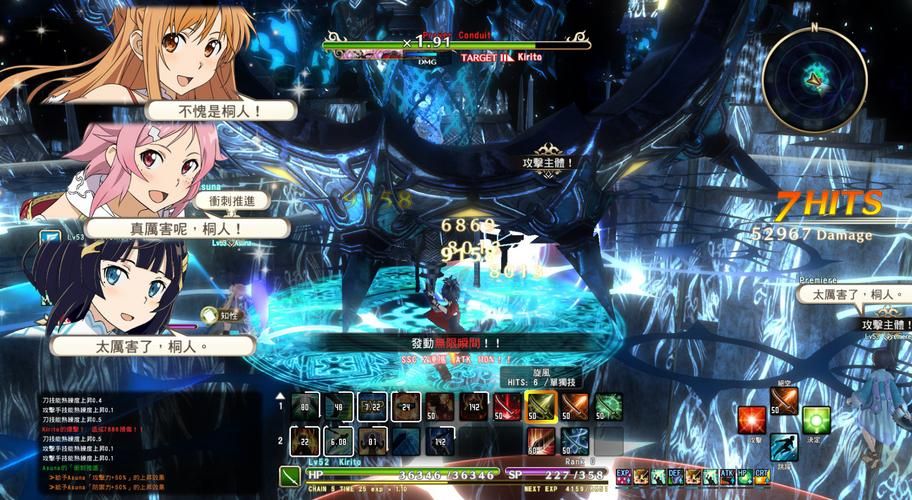Click the skill slot showing 7.22 cooldown
Image resolution: width=912 pixels, height=500 pixels.
point(372,406)
